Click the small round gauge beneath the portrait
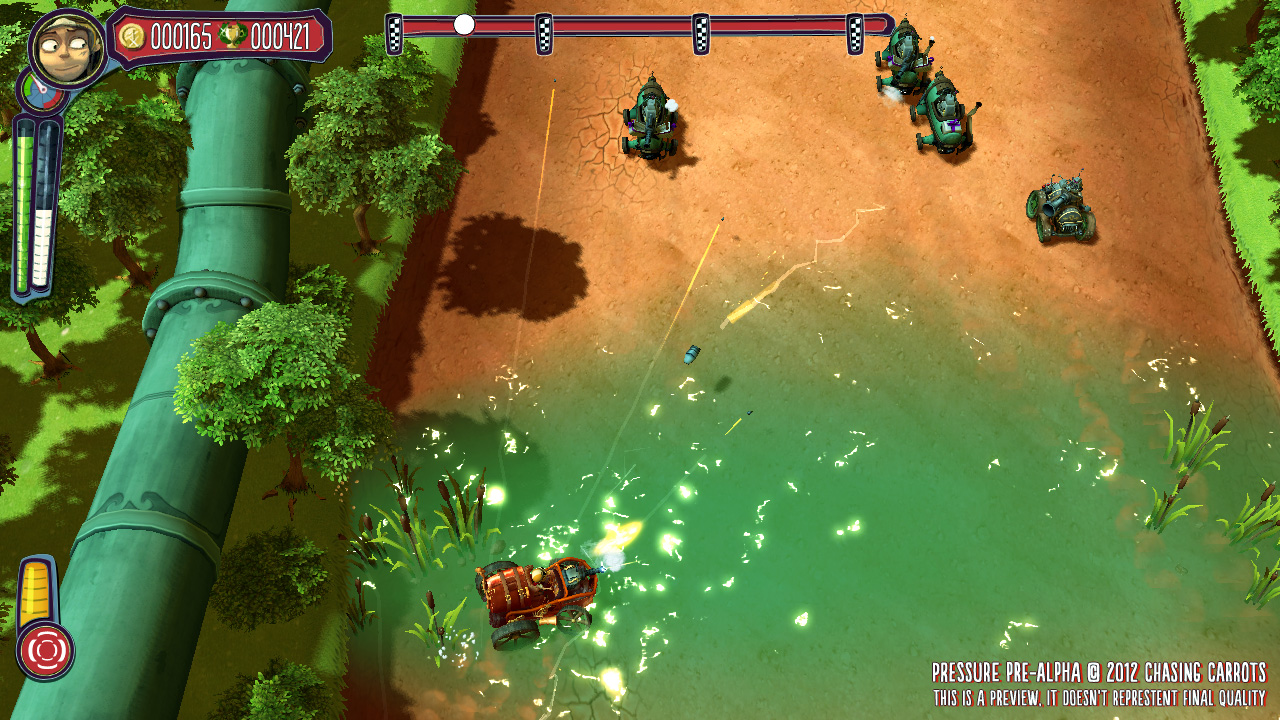Image resolution: width=1280 pixels, height=720 pixels. coord(38,93)
